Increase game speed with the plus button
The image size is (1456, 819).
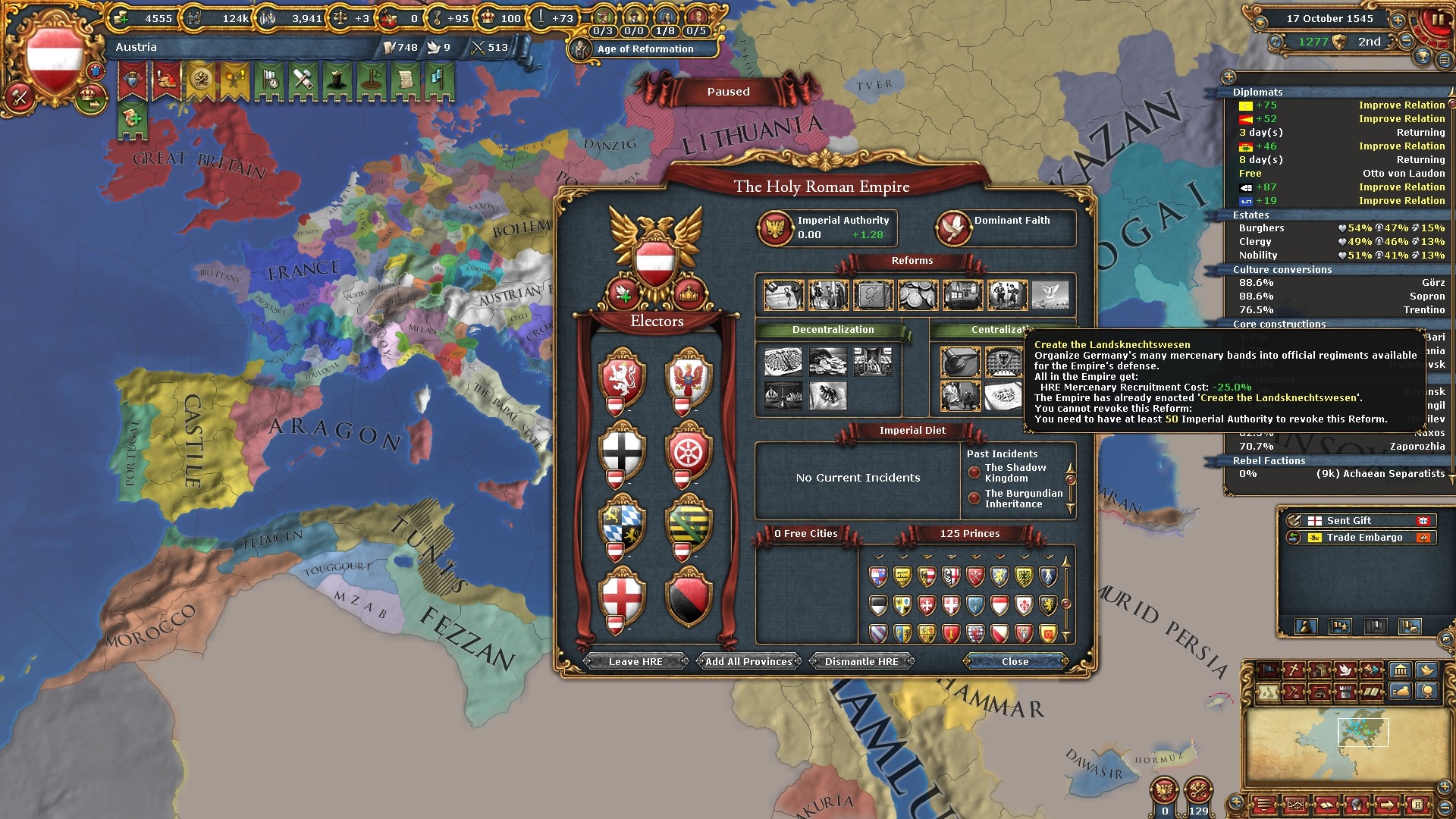click(1397, 20)
